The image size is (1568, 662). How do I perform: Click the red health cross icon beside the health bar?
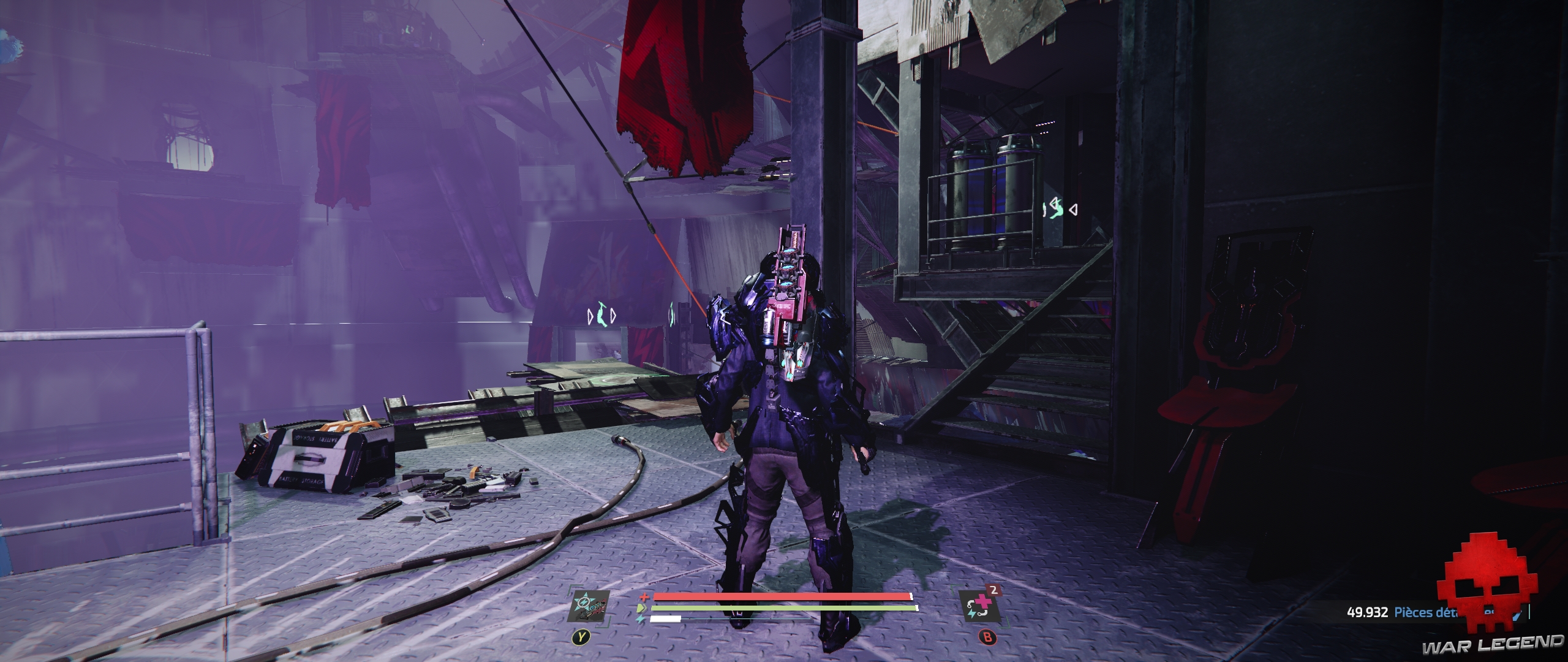pos(644,598)
